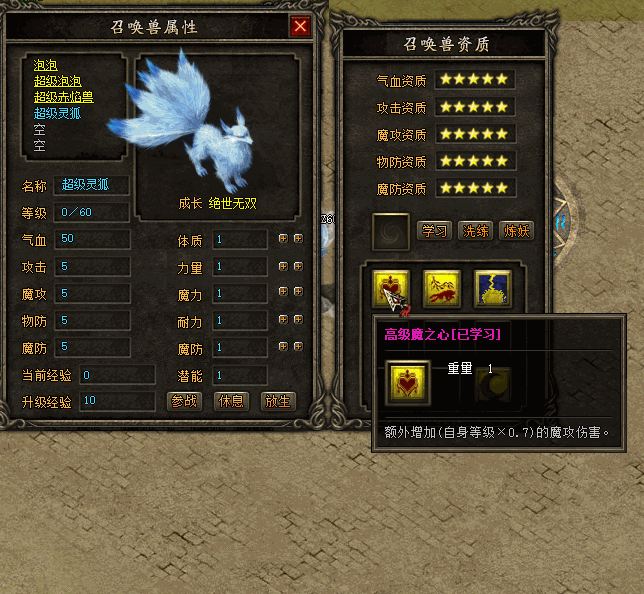This screenshot has height=594, width=644.
Task: Activate the 炼妖 button
Action: [x=516, y=231]
